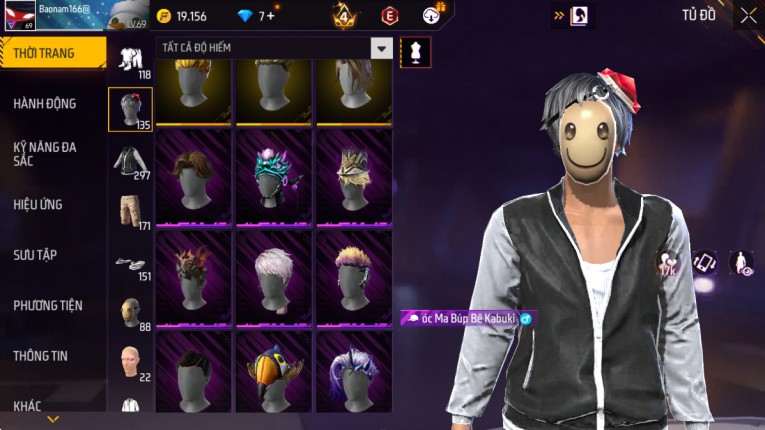Select the jacket category with 297 items

click(x=130, y=162)
